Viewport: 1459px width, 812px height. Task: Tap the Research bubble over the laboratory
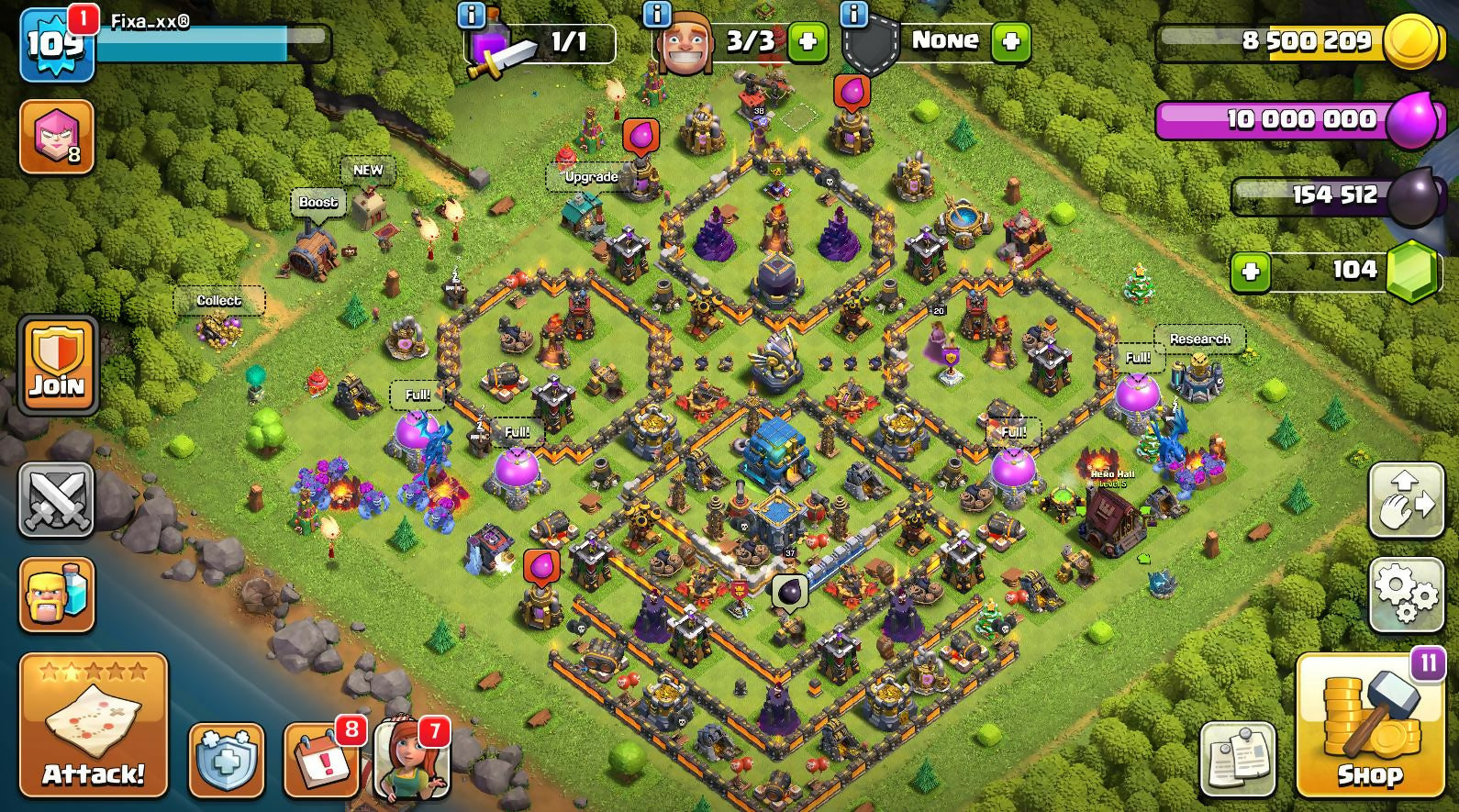pos(1199,339)
